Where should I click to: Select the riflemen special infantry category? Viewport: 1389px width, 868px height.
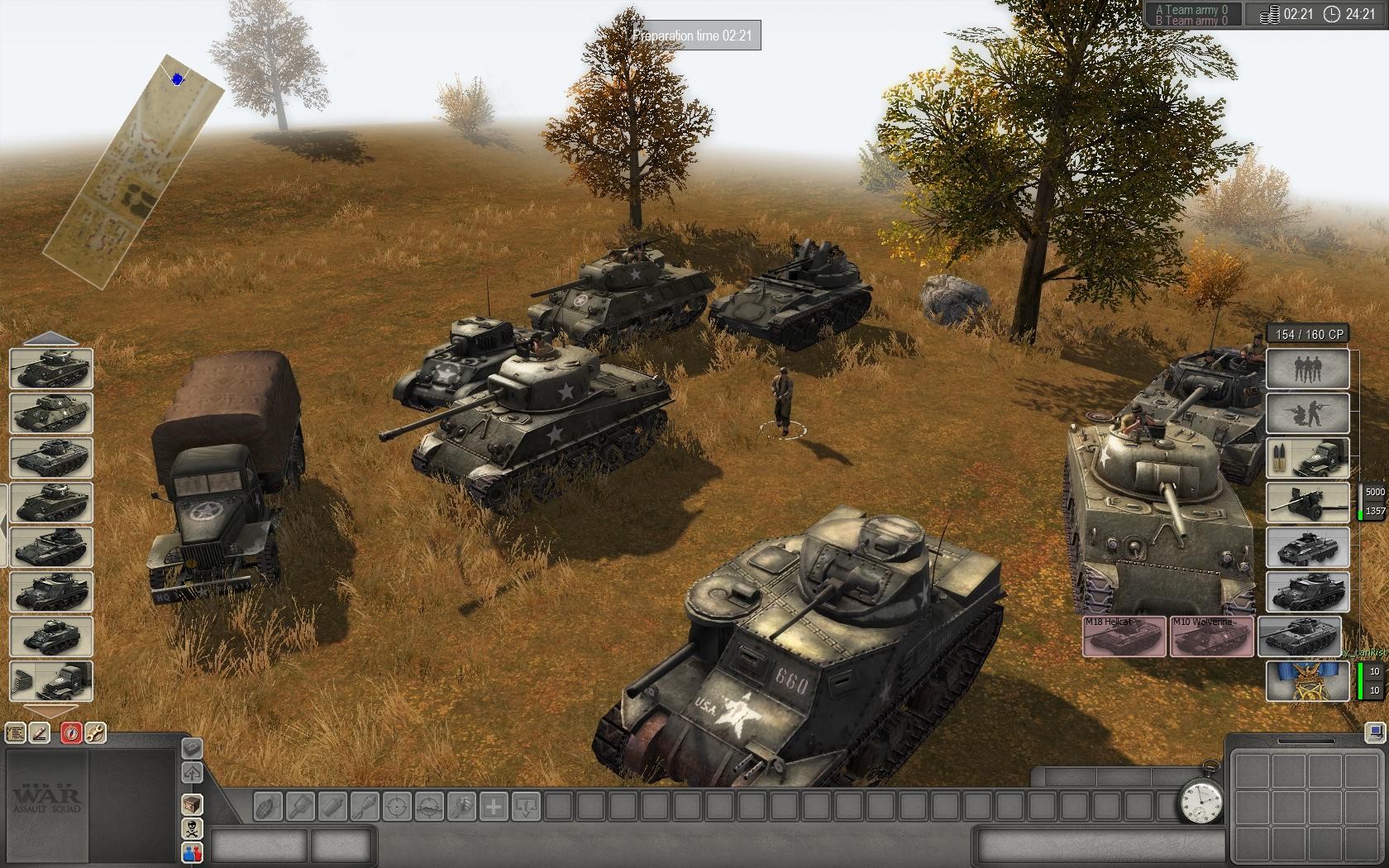coord(1307,413)
